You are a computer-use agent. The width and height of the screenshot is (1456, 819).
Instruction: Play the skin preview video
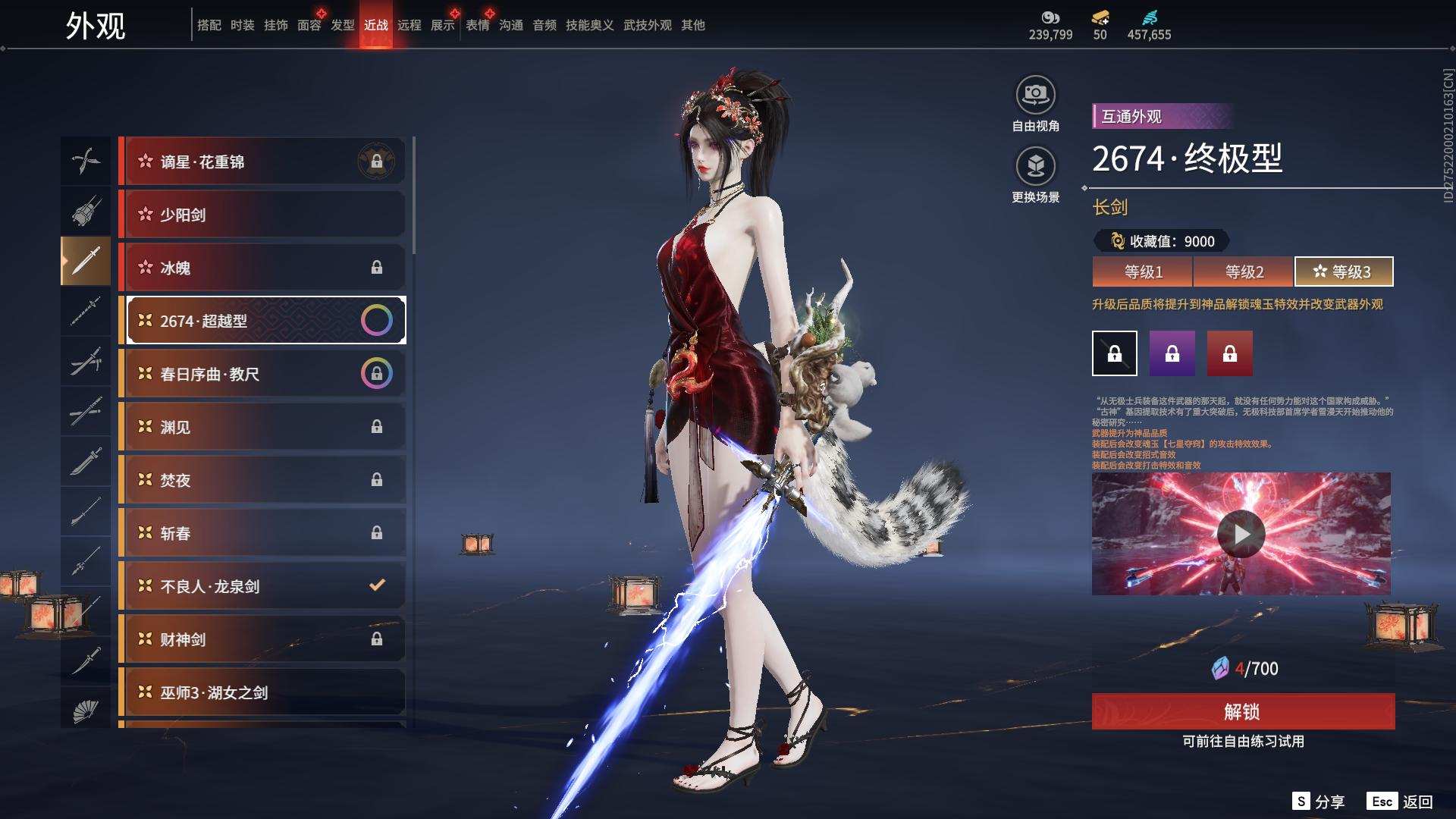point(1241,535)
